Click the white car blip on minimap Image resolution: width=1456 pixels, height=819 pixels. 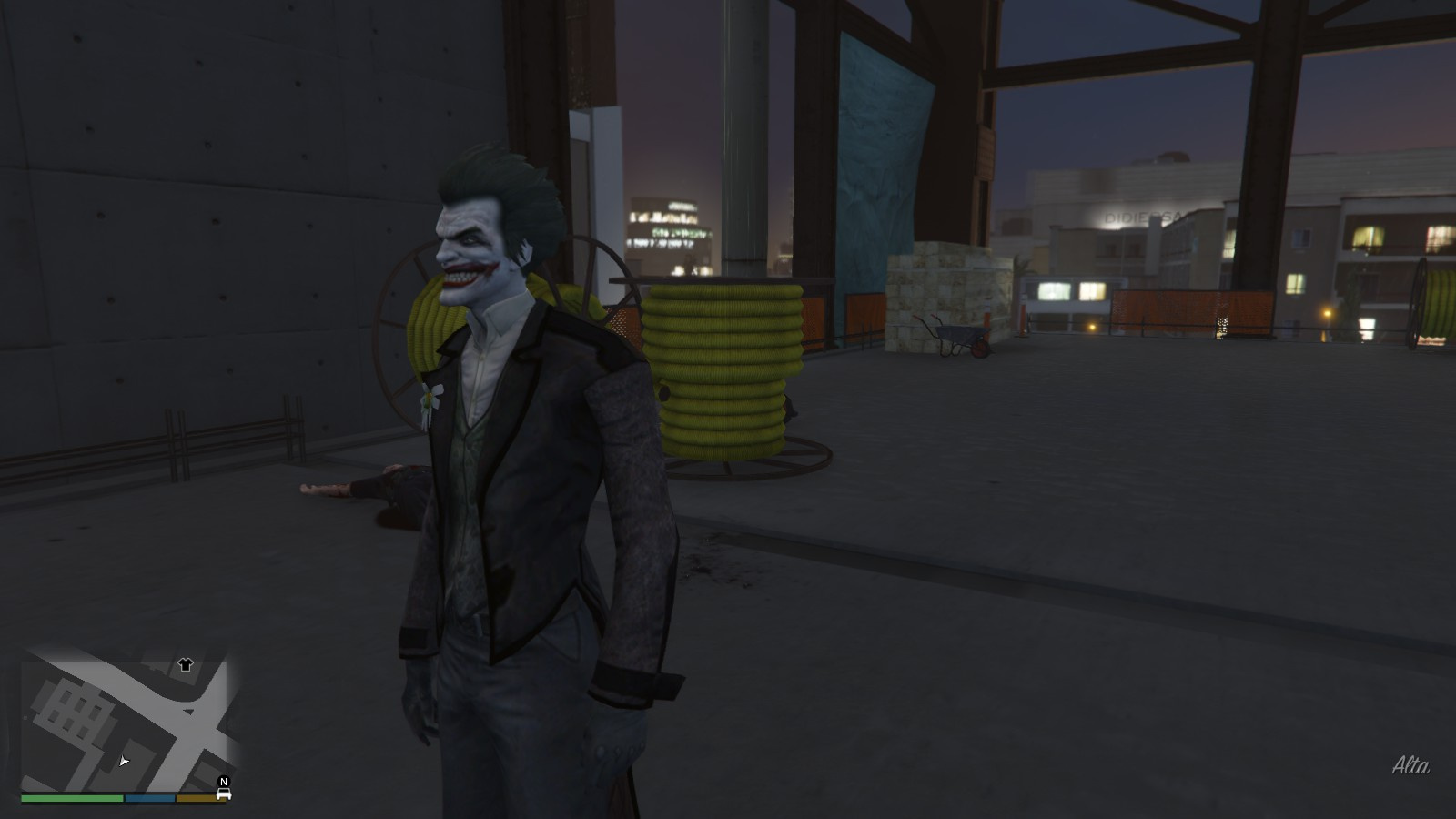(x=223, y=794)
